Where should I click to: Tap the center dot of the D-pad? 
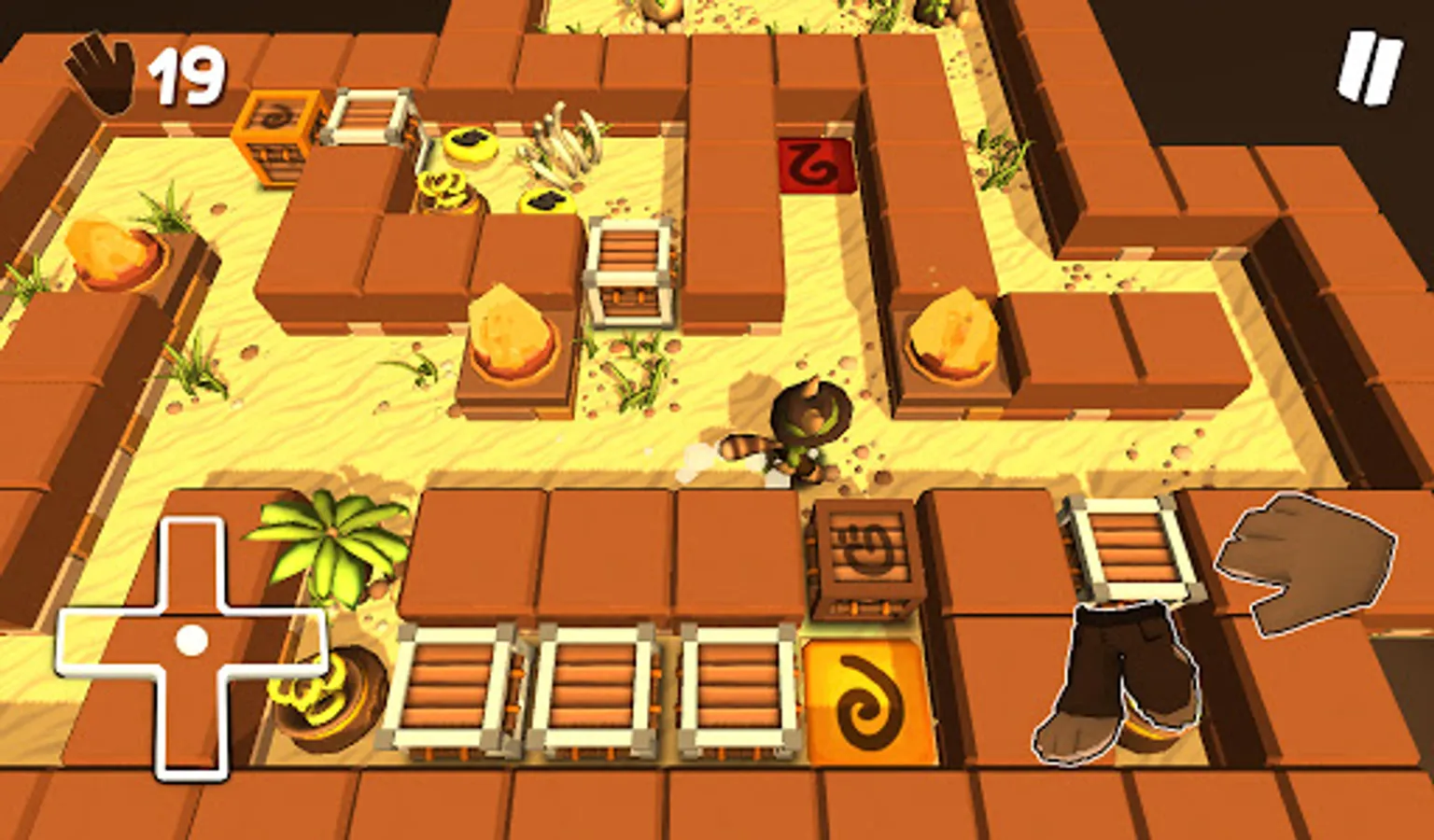191,639
